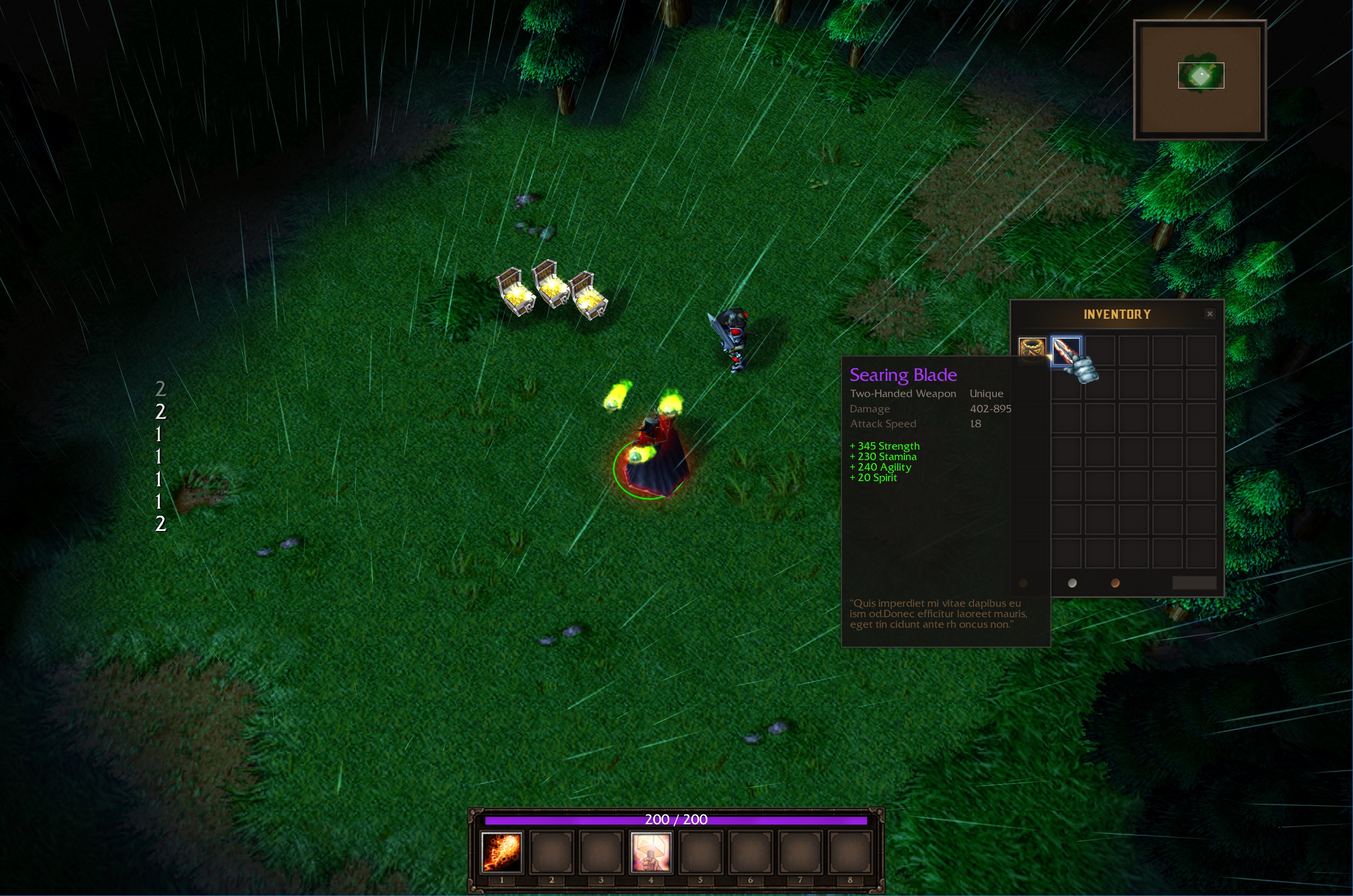Select empty hotbar slot numbered 2

pos(551,852)
